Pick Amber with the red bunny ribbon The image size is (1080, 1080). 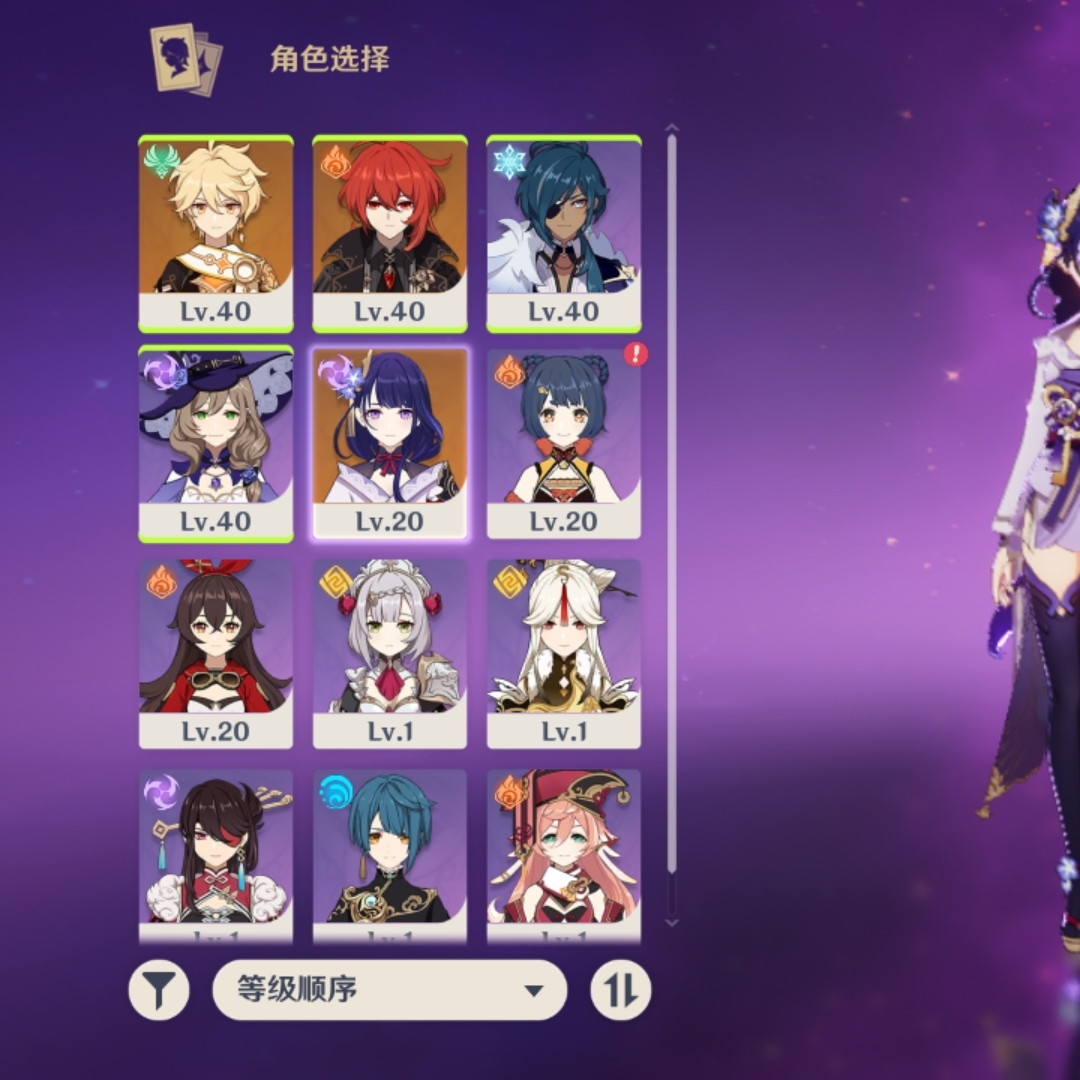216,654
